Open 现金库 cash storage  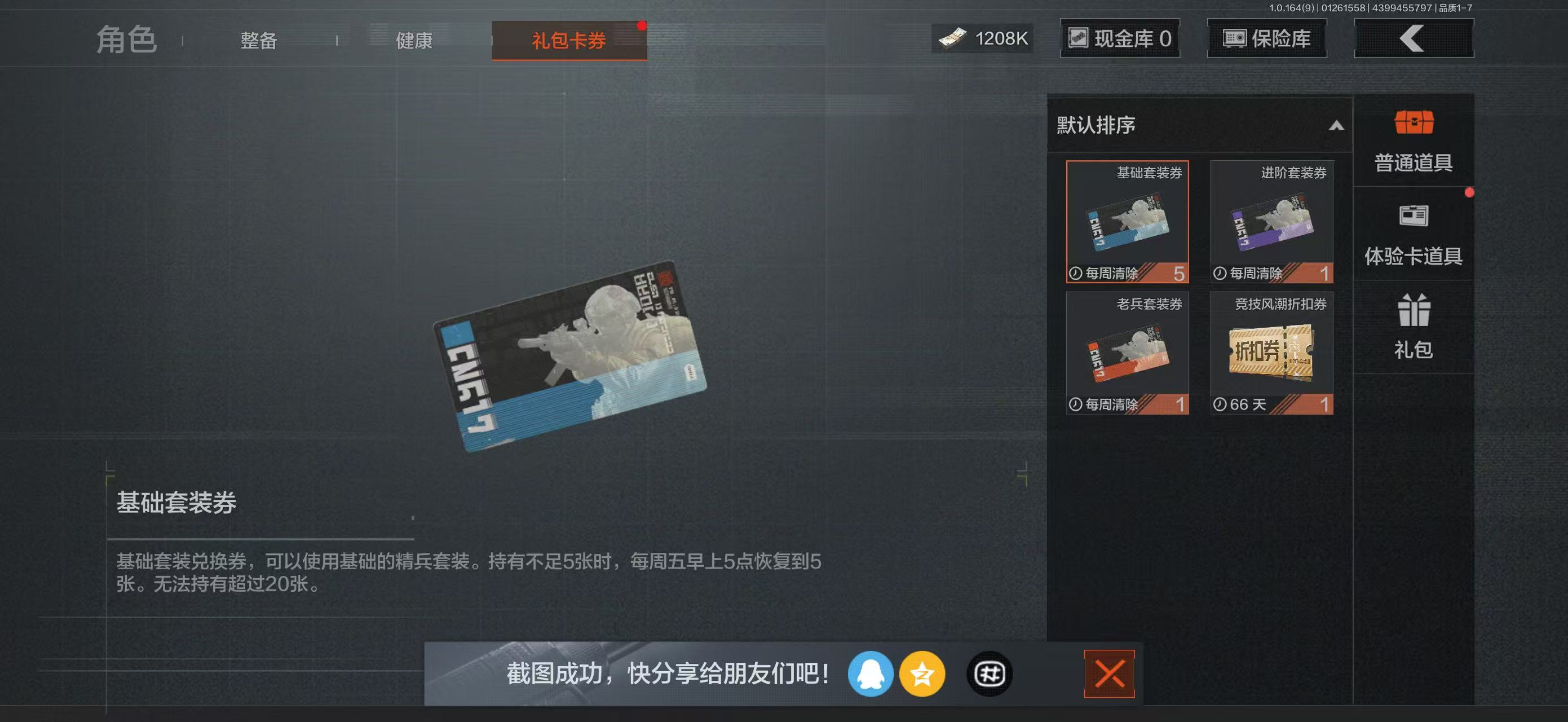pyautogui.click(x=1120, y=38)
